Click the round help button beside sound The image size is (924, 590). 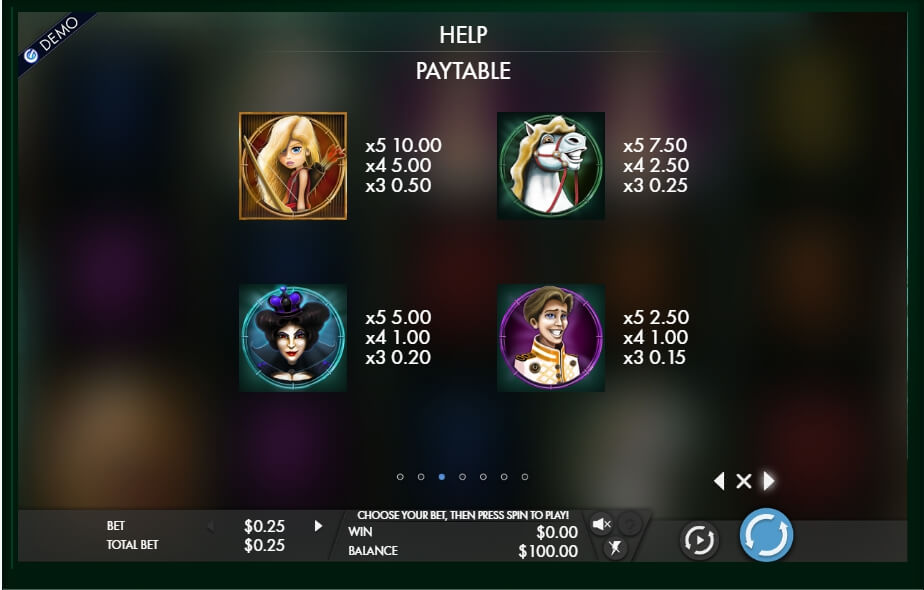629,523
